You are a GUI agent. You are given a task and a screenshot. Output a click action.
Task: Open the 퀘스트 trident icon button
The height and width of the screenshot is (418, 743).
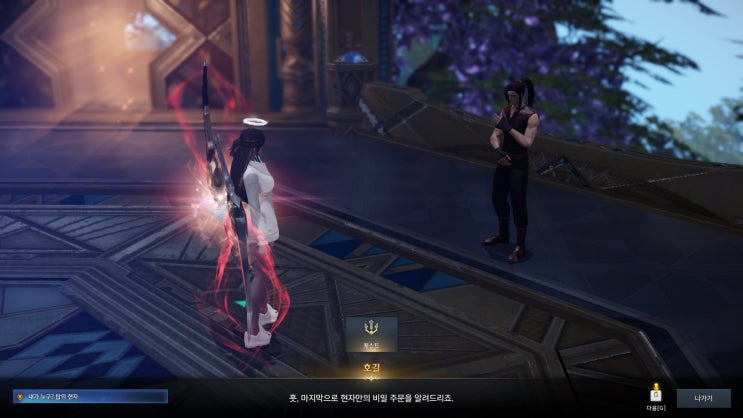tap(371, 334)
